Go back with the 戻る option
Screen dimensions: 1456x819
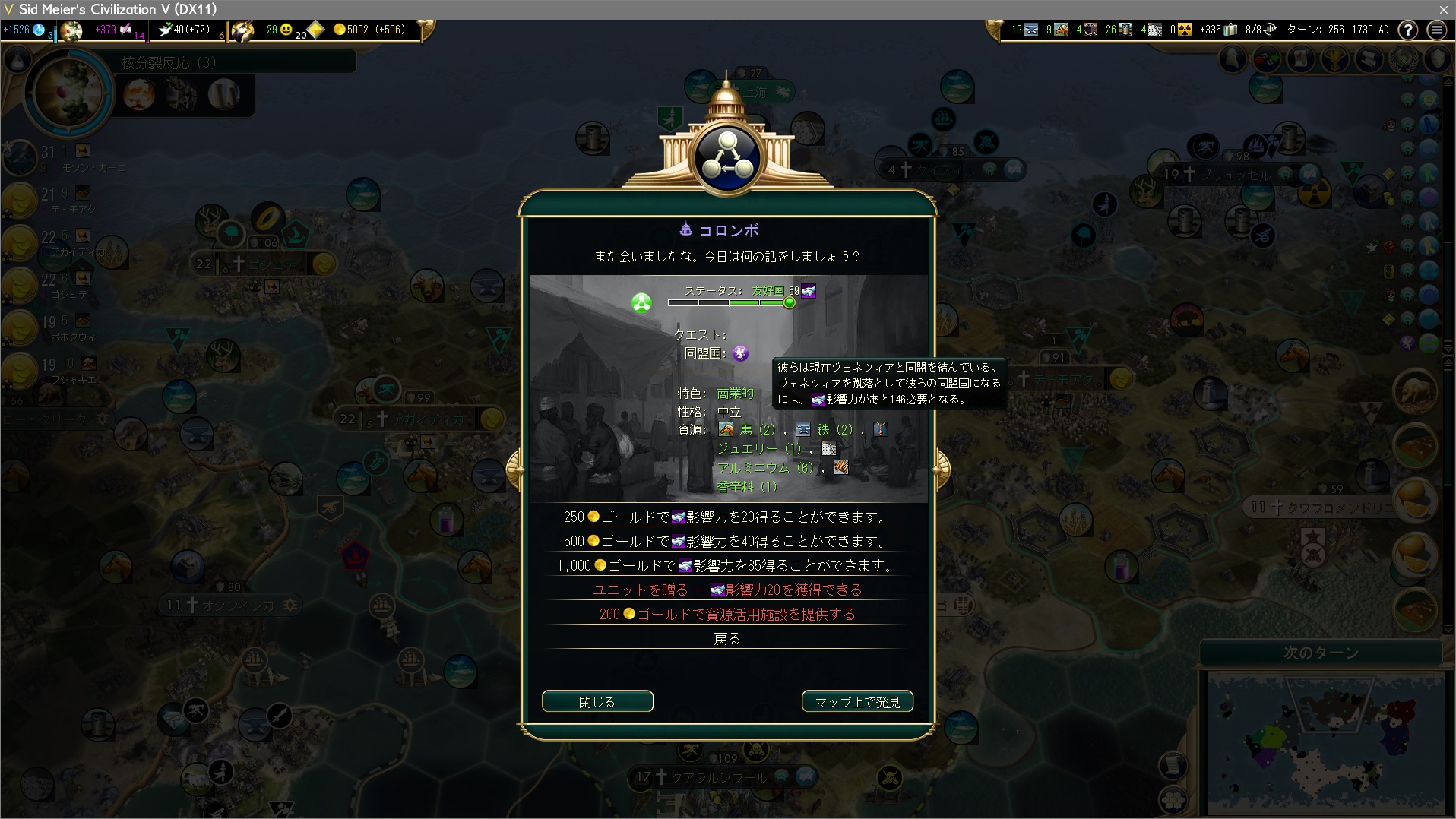click(726, 639)
